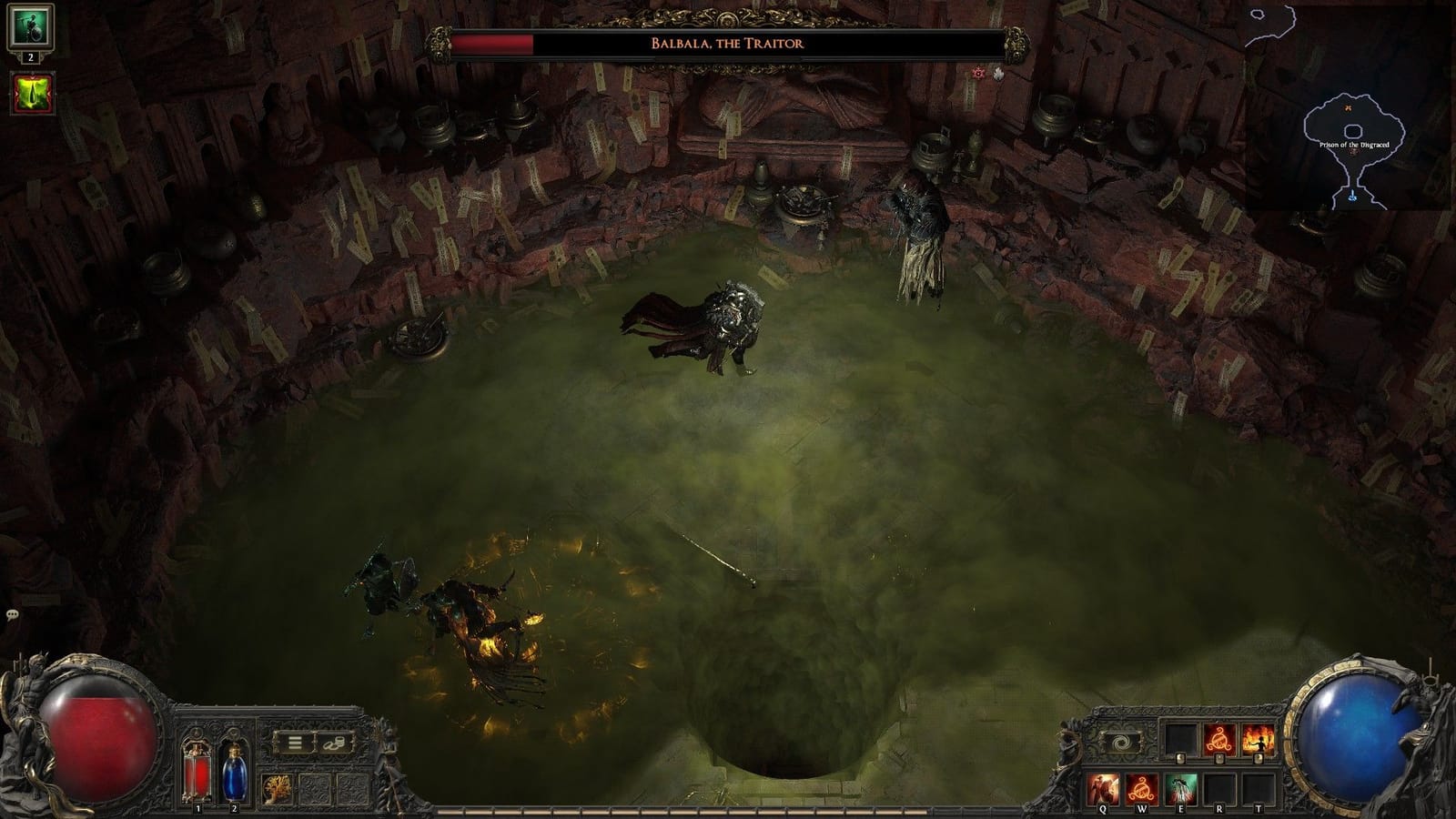Select the upper red sigil skill slot
Image resolution: width=1456 pixels, height=819 pixels.
(x=1218, y=739)
